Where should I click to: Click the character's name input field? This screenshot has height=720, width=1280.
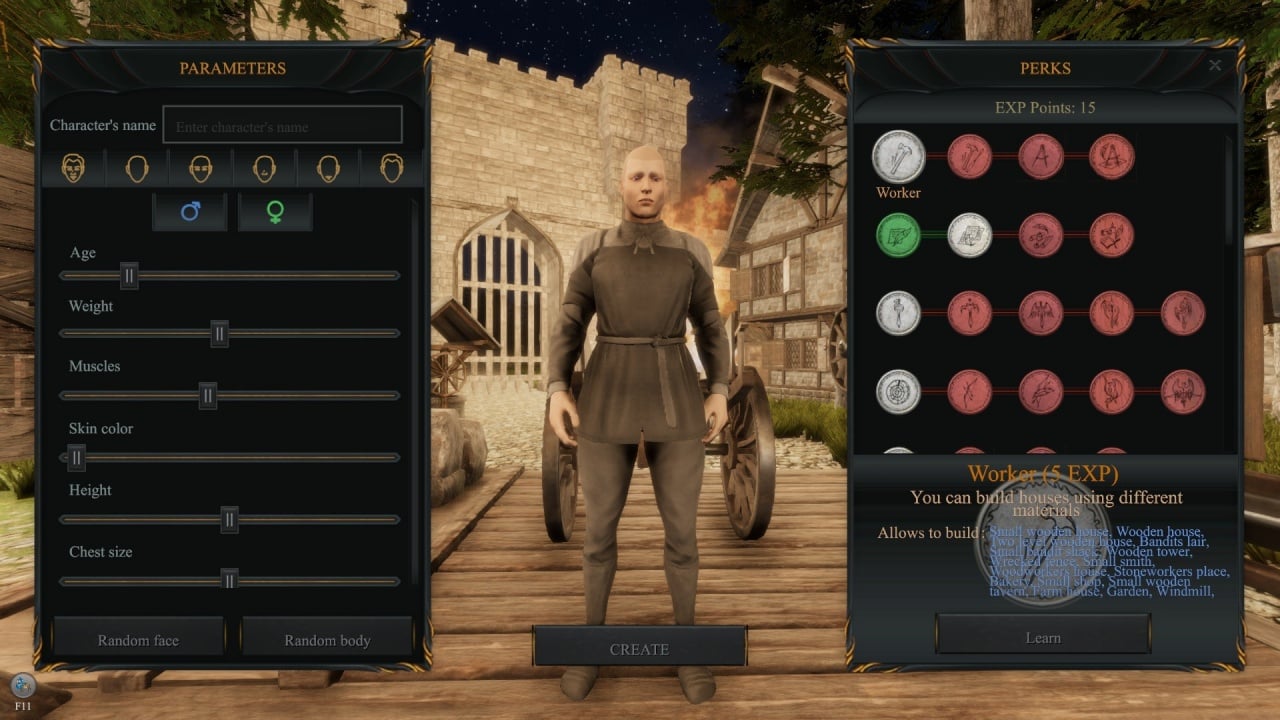283,126
